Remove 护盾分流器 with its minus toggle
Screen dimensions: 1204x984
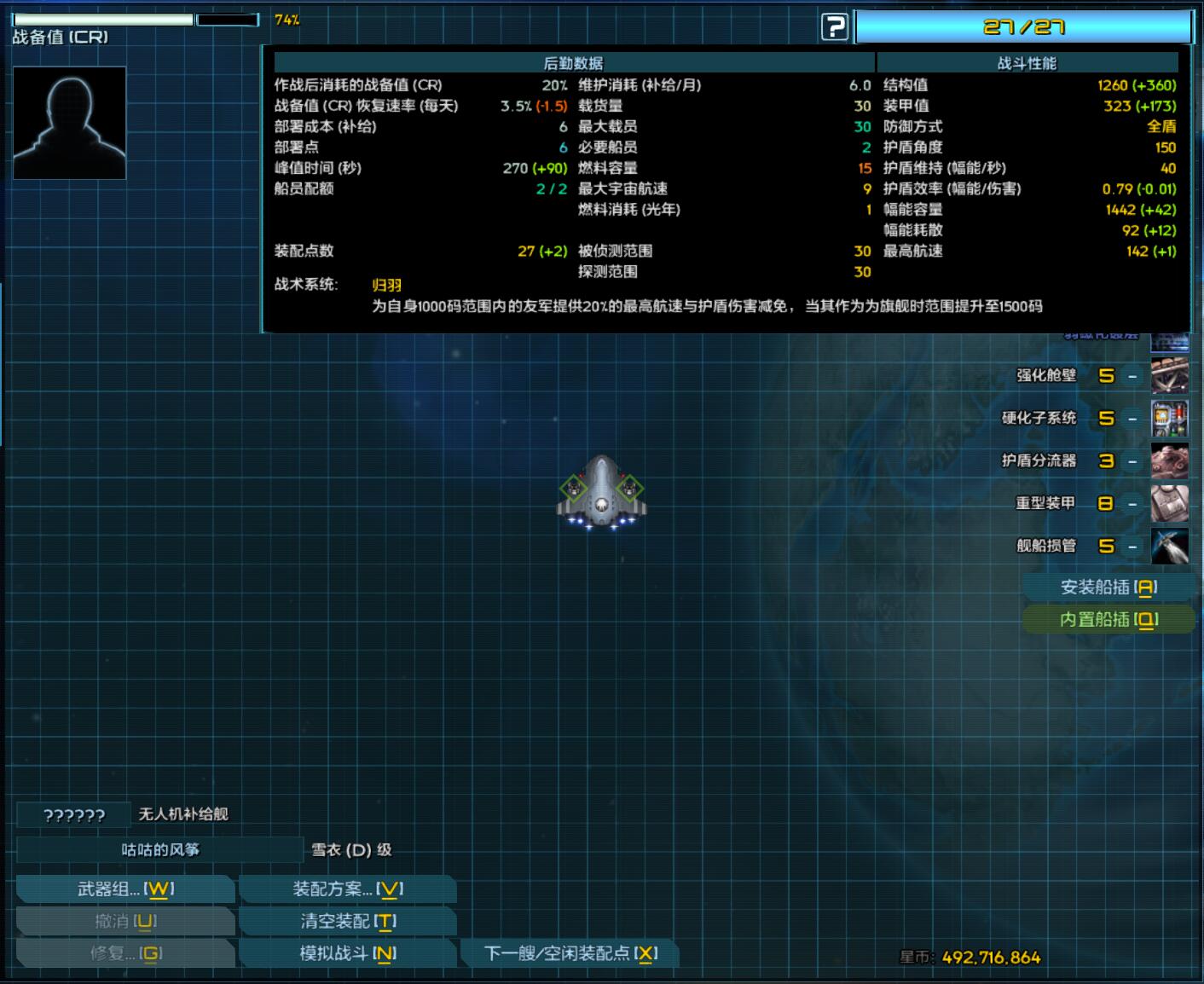click(x=1132, y=460)
